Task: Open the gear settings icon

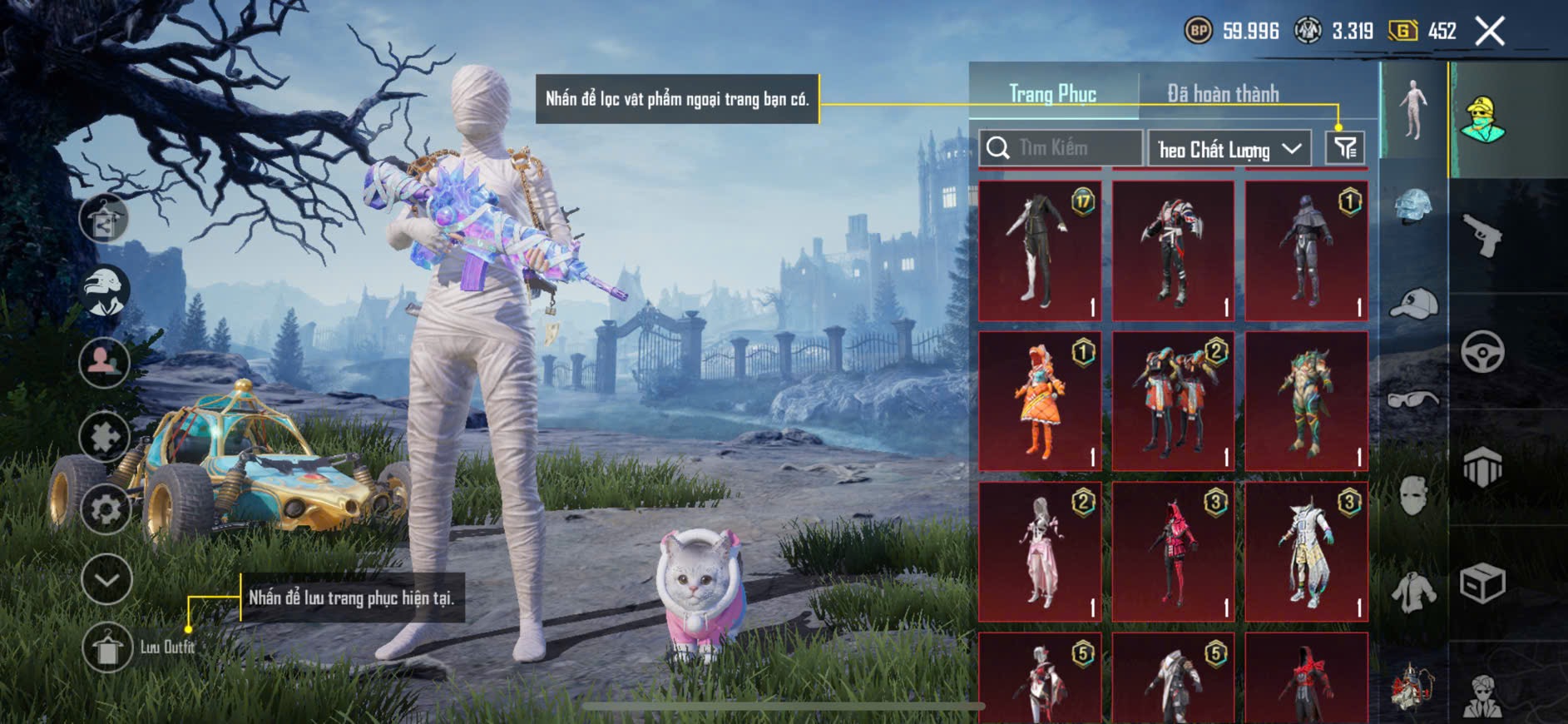Action: [x=106, y=508]
